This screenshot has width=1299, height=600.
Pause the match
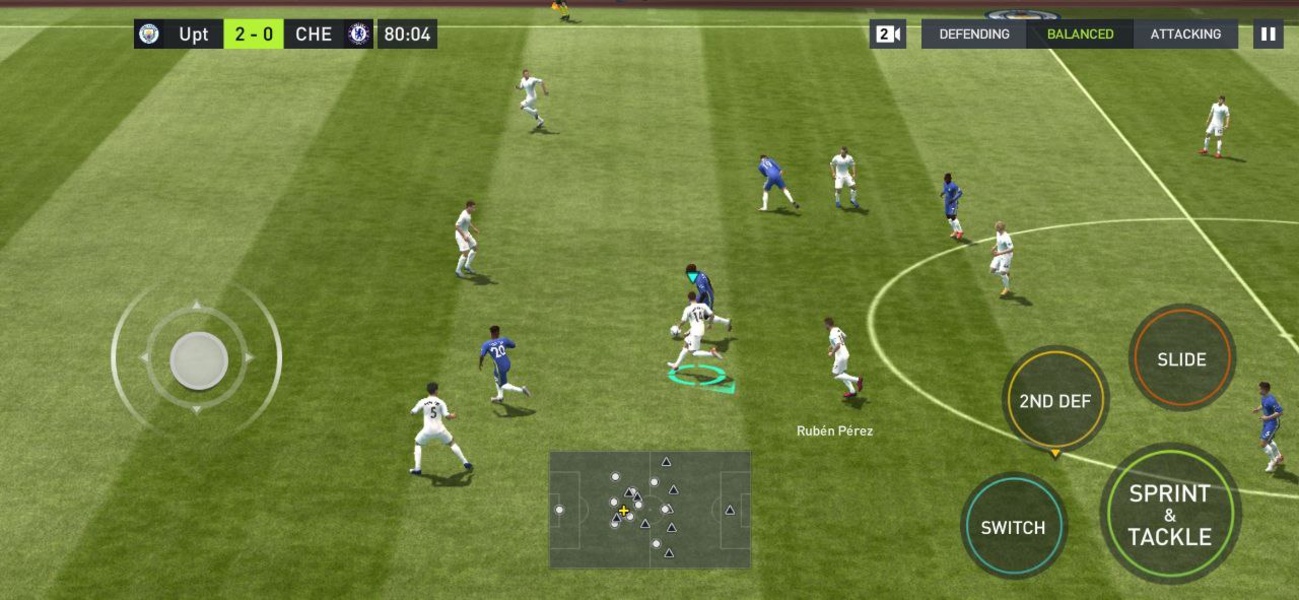click(1267, 34)
